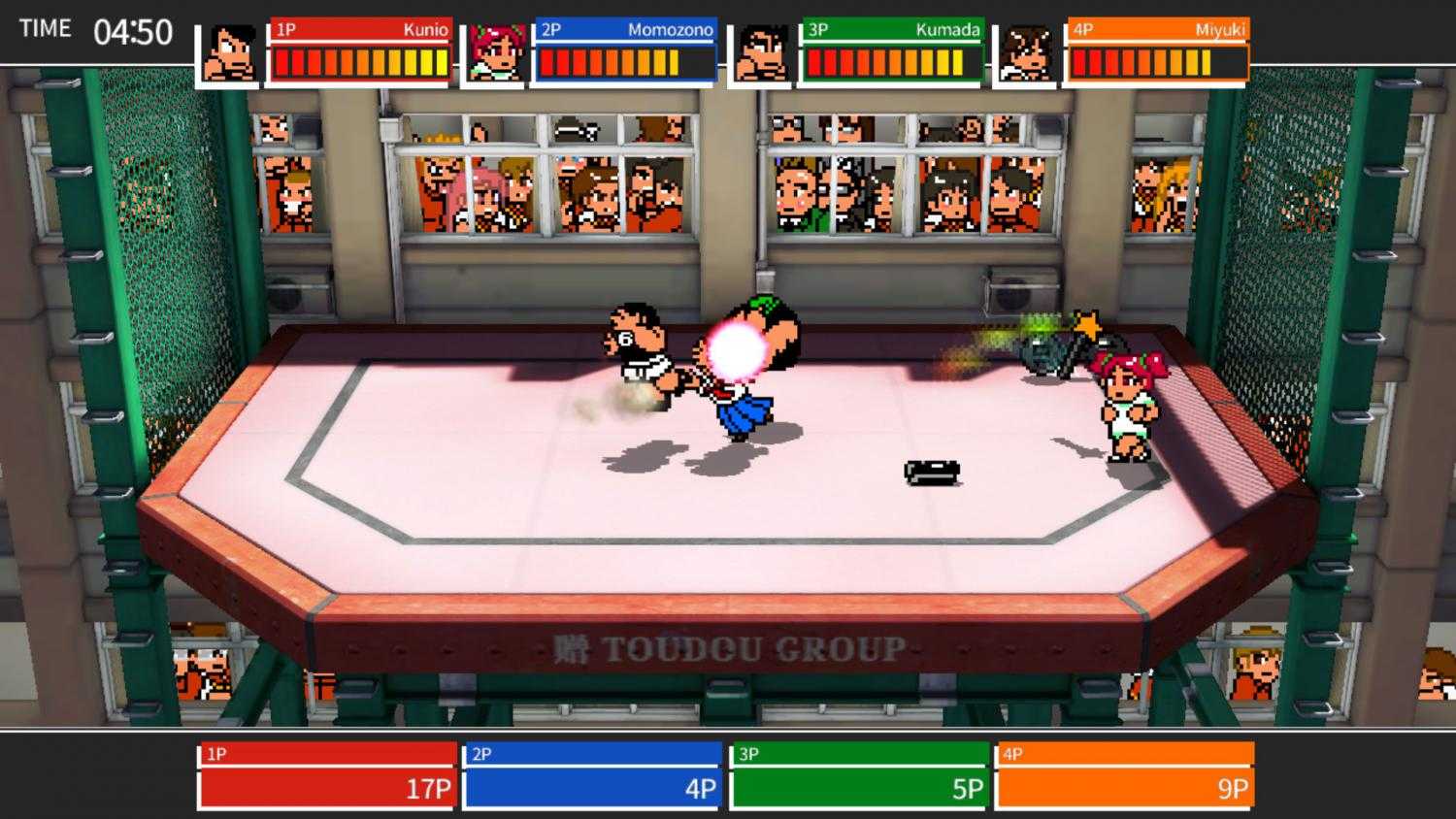Click Momozono's blue health gauge
Viewport: 1456px width, 819px height.
pos(612,63)
